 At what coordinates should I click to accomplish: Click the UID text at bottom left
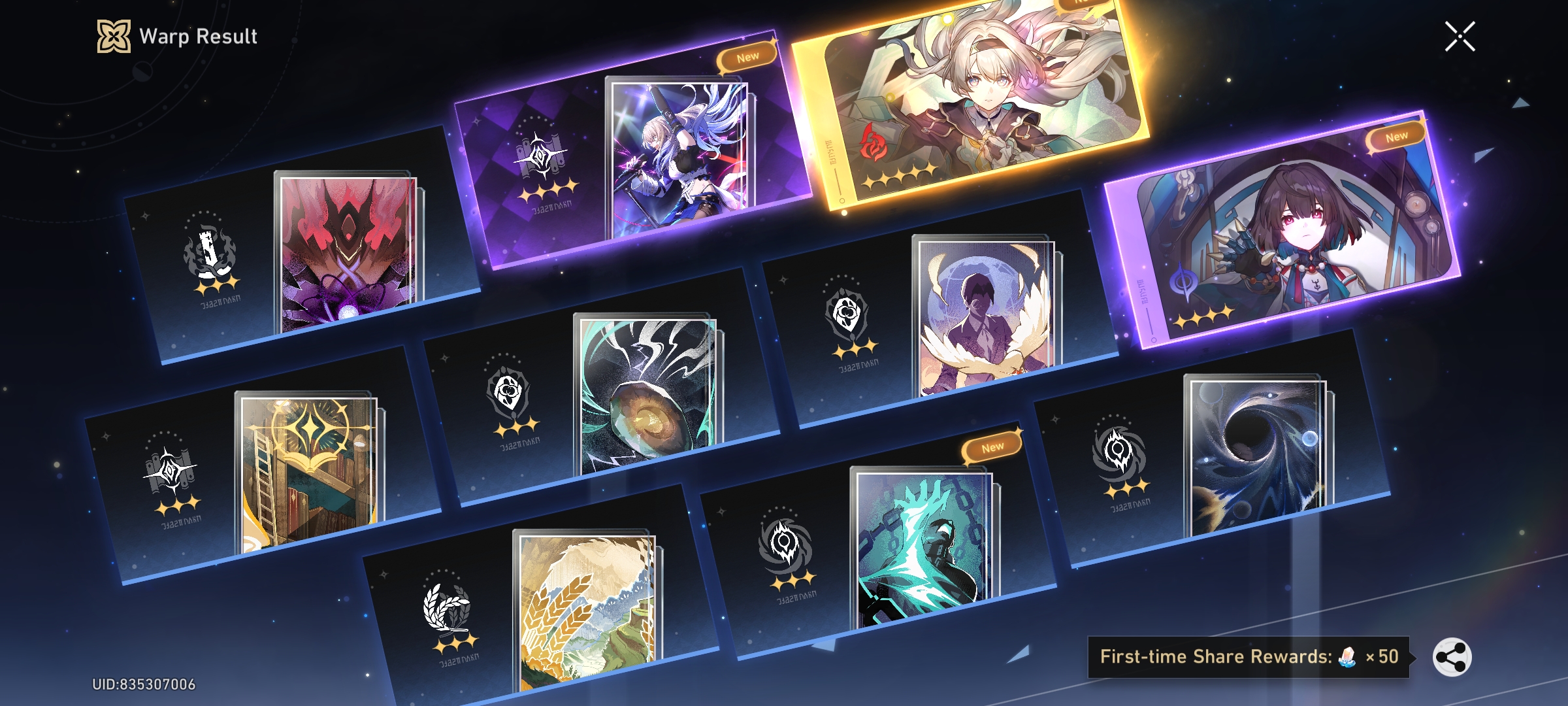pyautogui.click(x=142, y=683)
